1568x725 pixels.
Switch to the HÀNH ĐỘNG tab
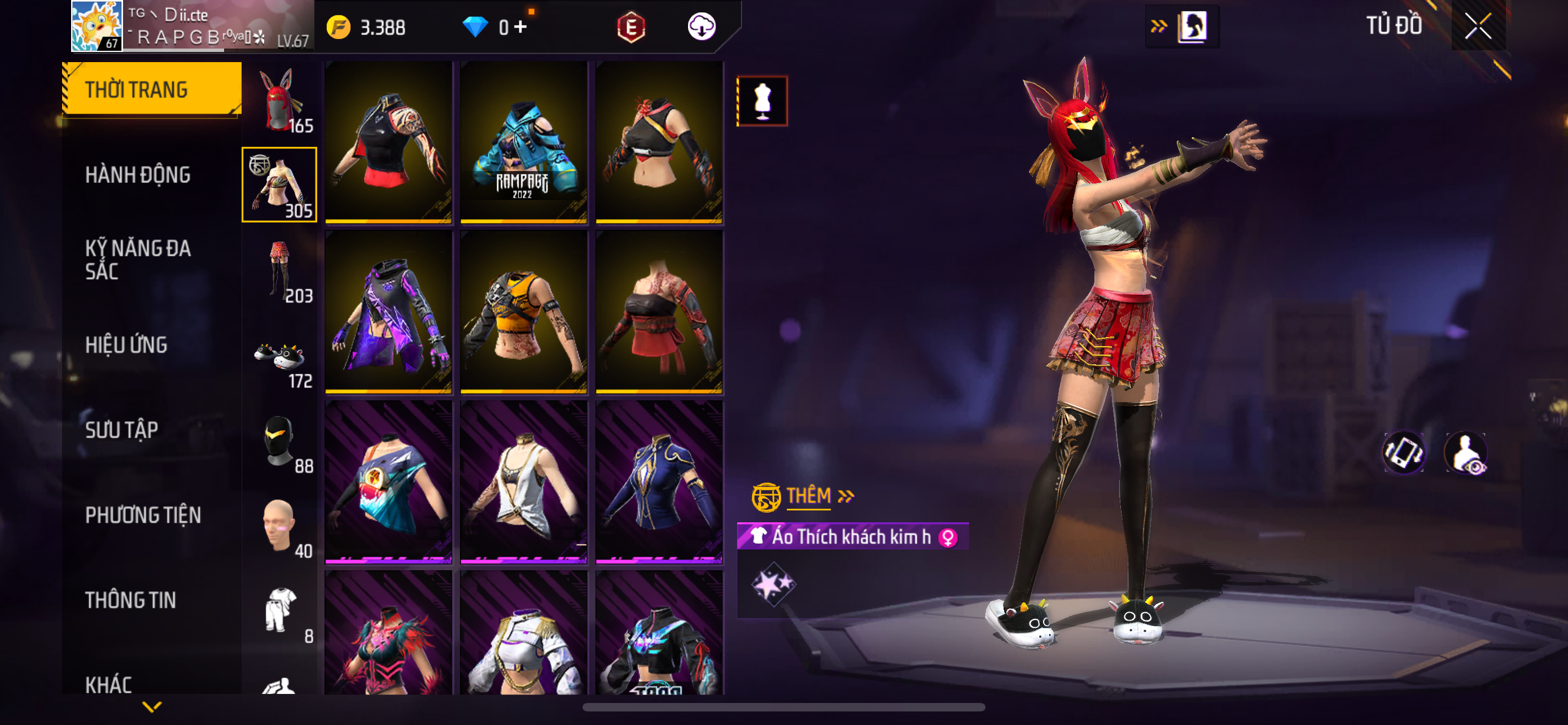tap(138, 174)
